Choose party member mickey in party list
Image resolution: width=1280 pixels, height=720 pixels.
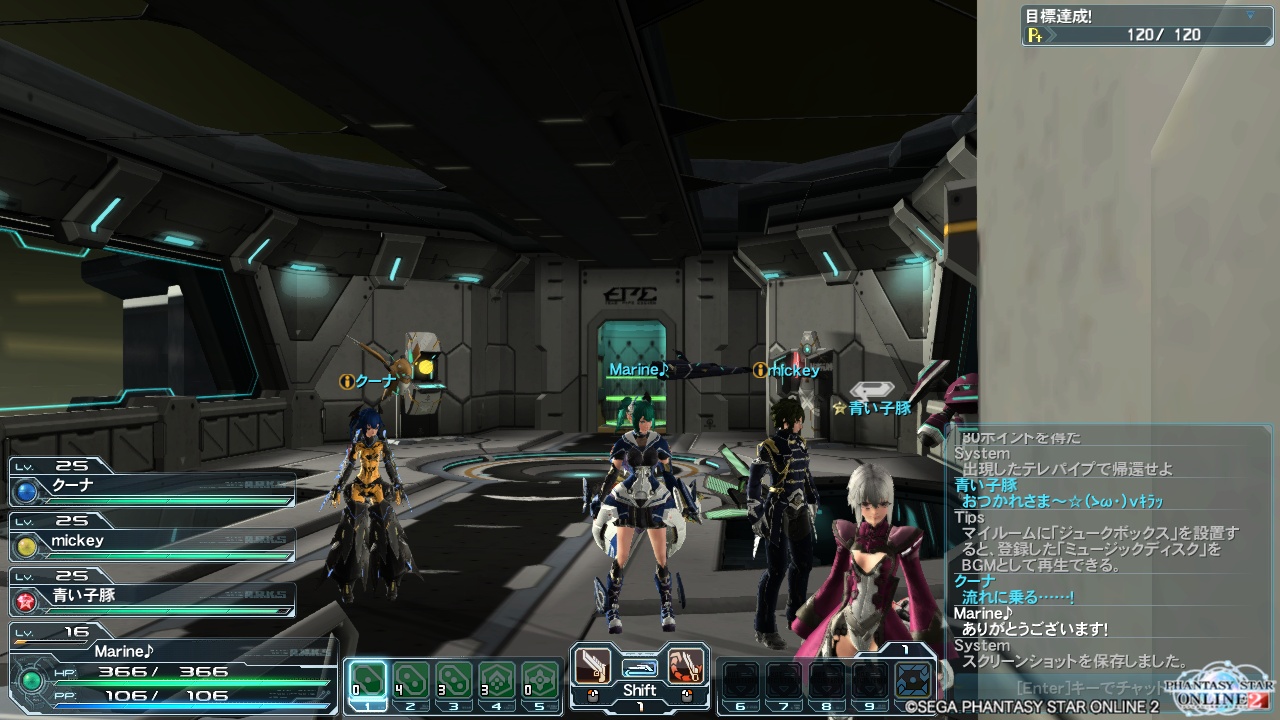coord(152,543)
